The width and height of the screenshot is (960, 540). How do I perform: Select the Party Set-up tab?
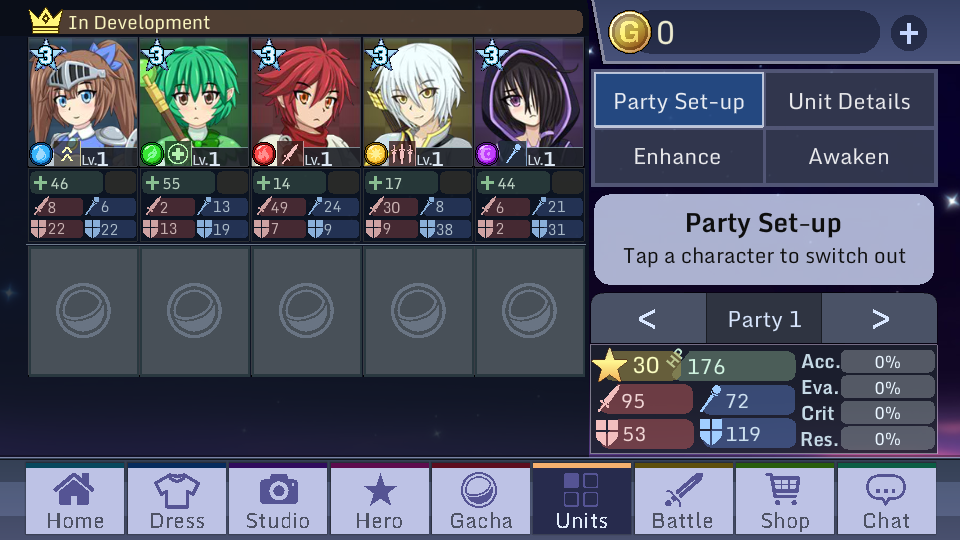pos(679,101)
